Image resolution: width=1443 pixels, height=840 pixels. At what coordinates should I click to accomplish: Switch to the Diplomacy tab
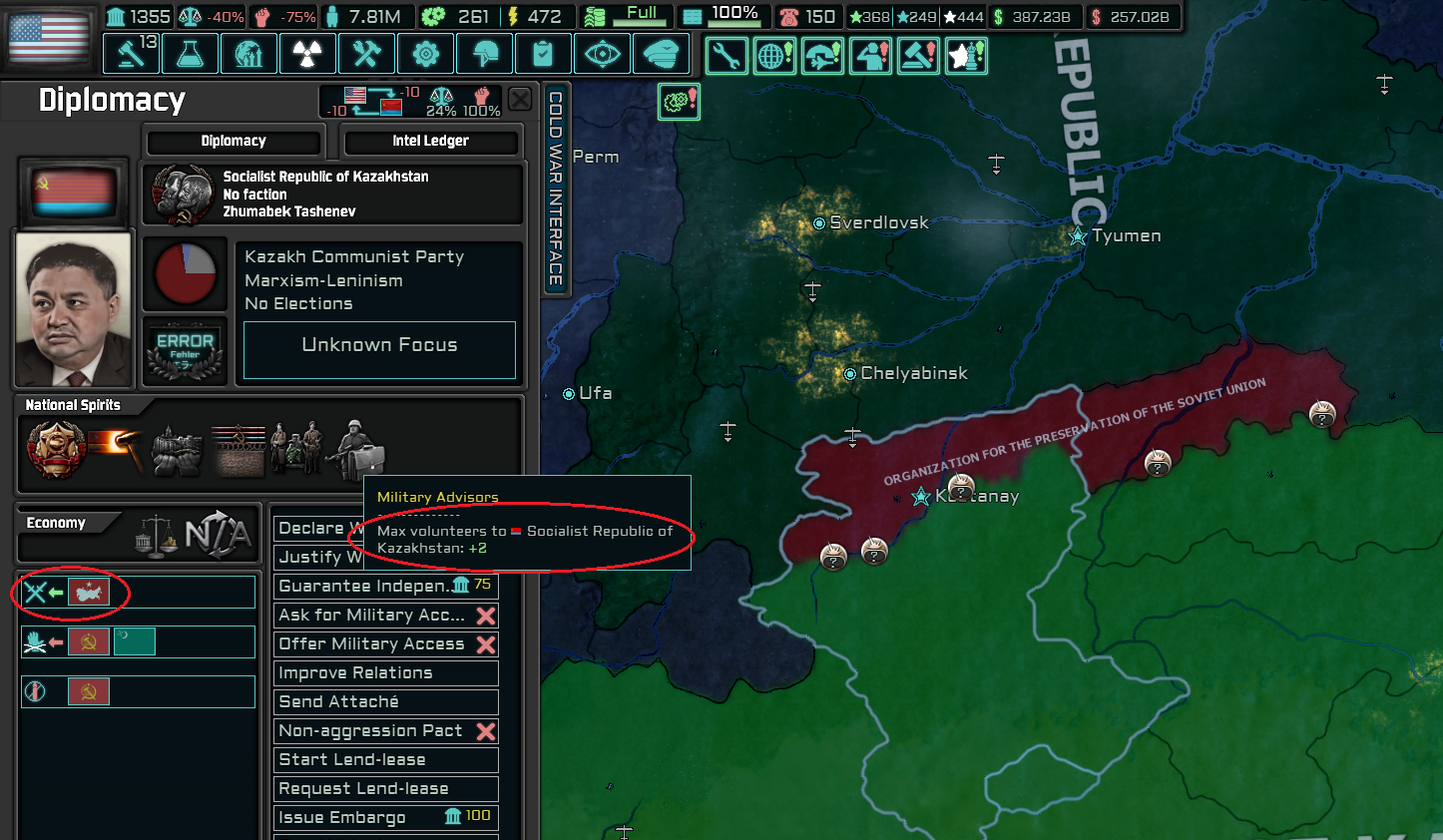point(234,141)
